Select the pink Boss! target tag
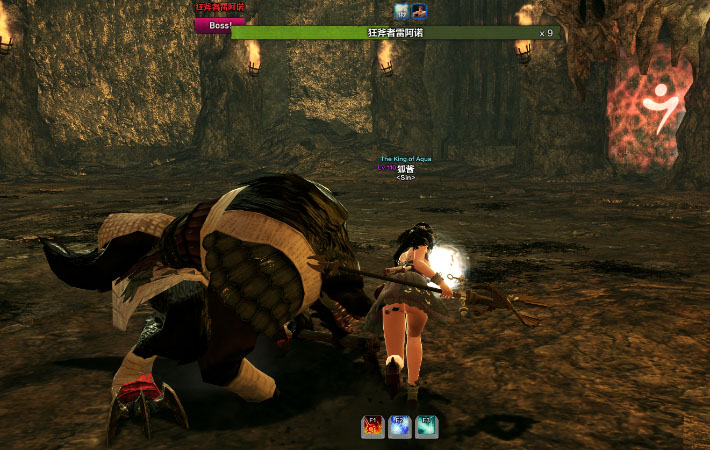710x450 pixels. [219, 24]
